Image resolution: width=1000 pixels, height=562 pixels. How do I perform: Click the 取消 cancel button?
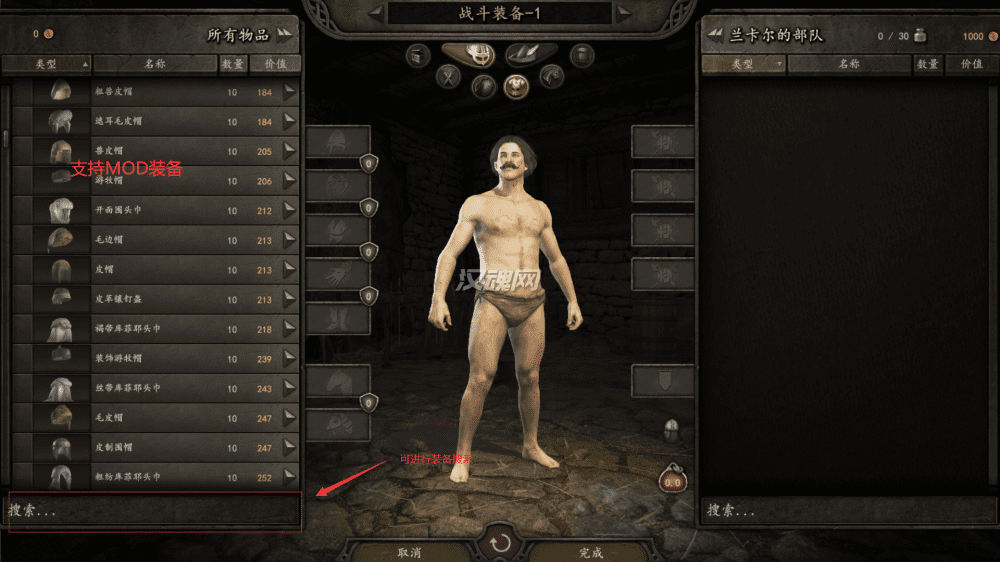coord(408,552)
